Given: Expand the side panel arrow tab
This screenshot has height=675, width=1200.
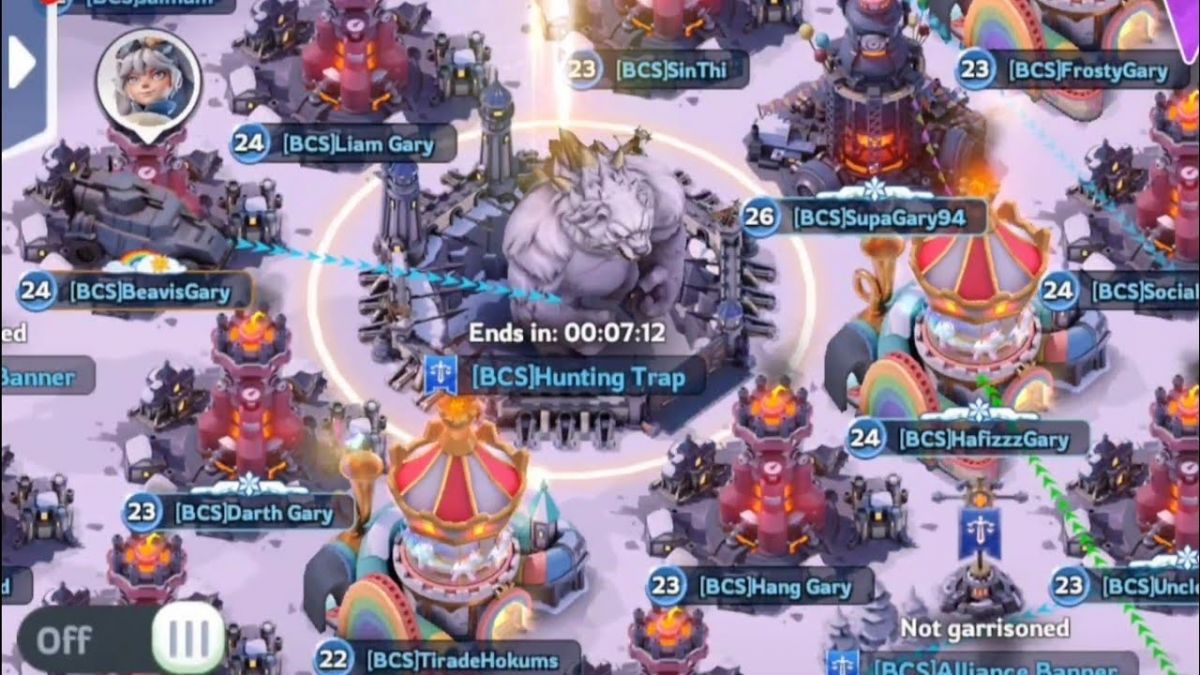Looking at the screenshot, I should (22, 65).
